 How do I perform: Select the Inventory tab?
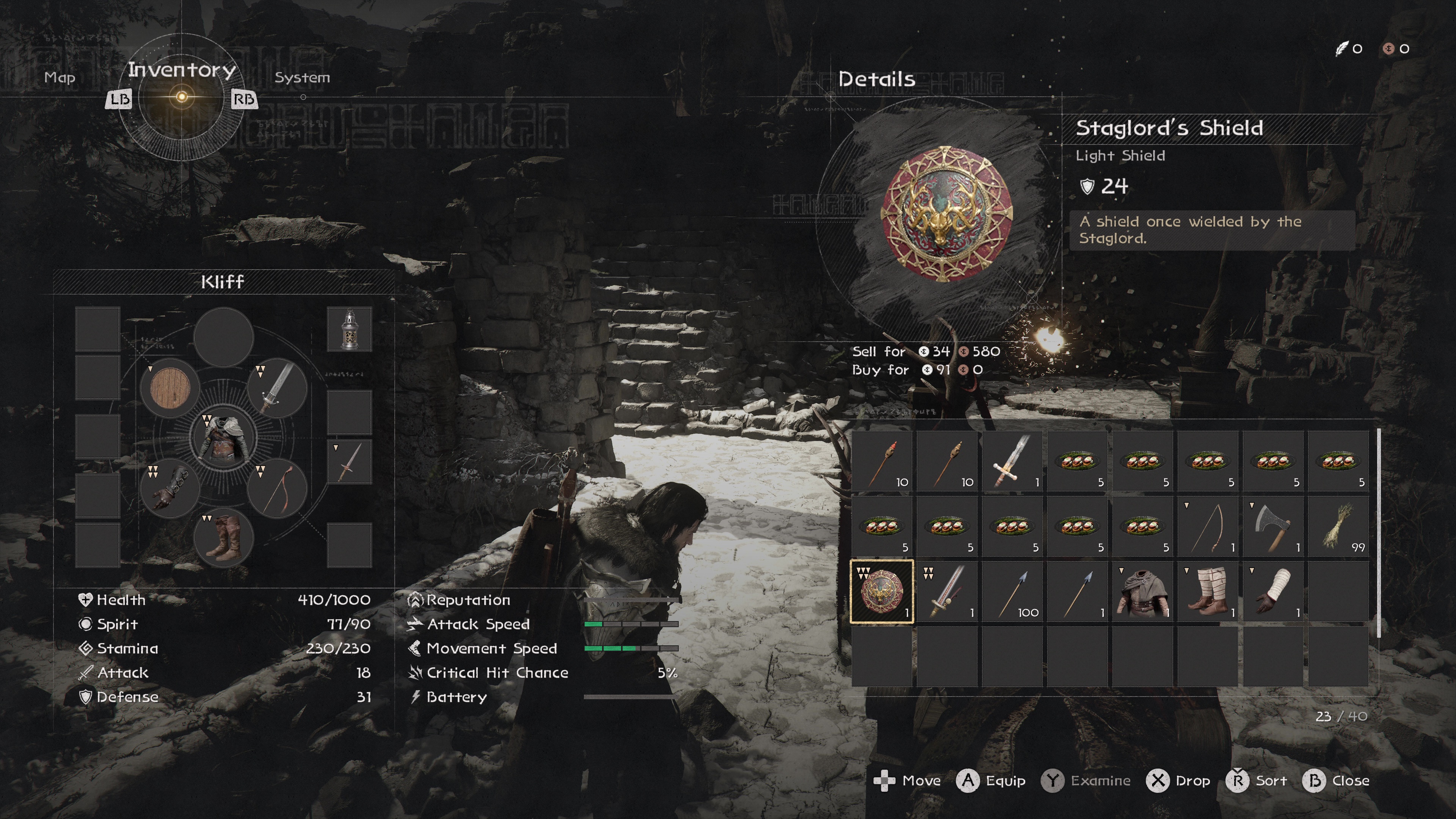coord(182,70)
